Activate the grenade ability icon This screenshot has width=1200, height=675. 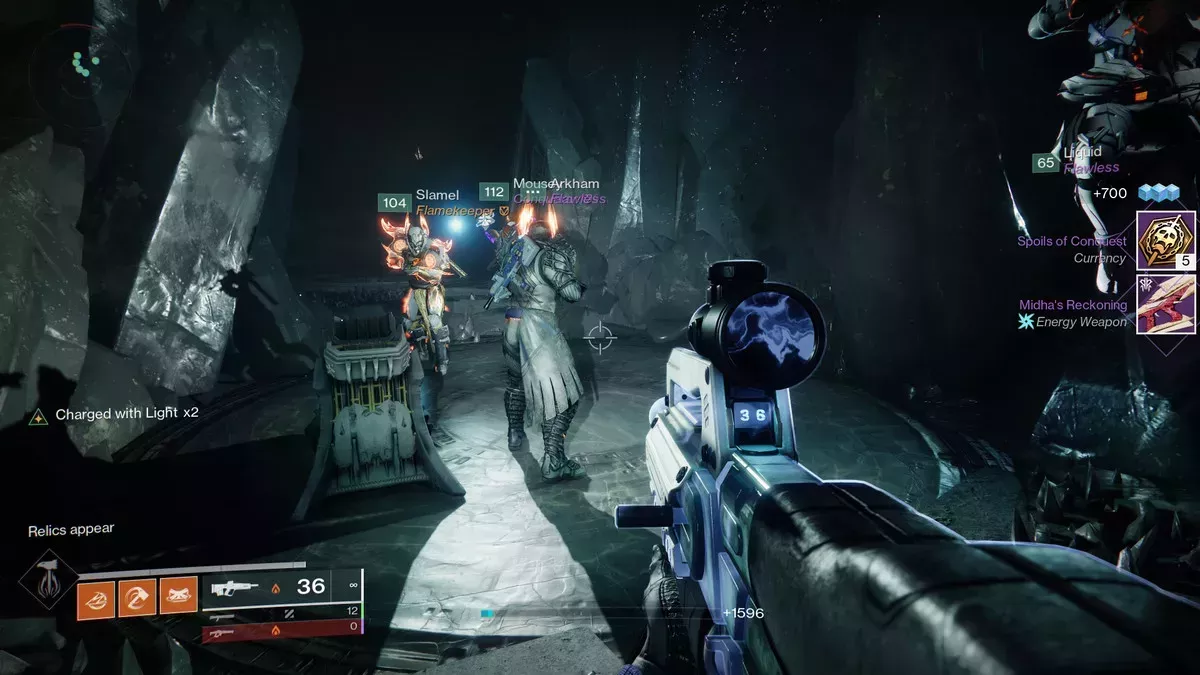pos(97,598)
